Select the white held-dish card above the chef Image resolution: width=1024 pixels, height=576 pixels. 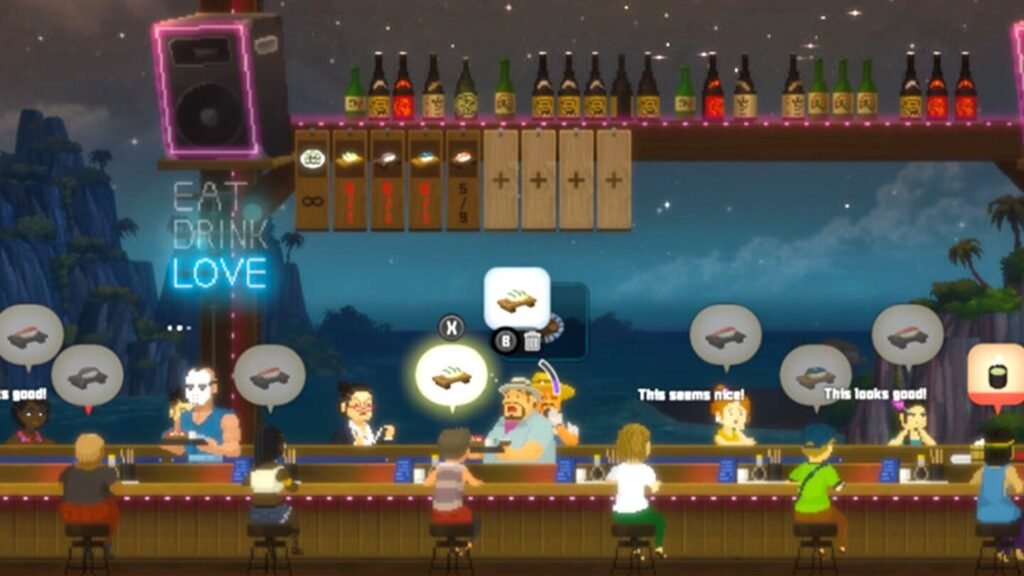click(x=517, y=298)
